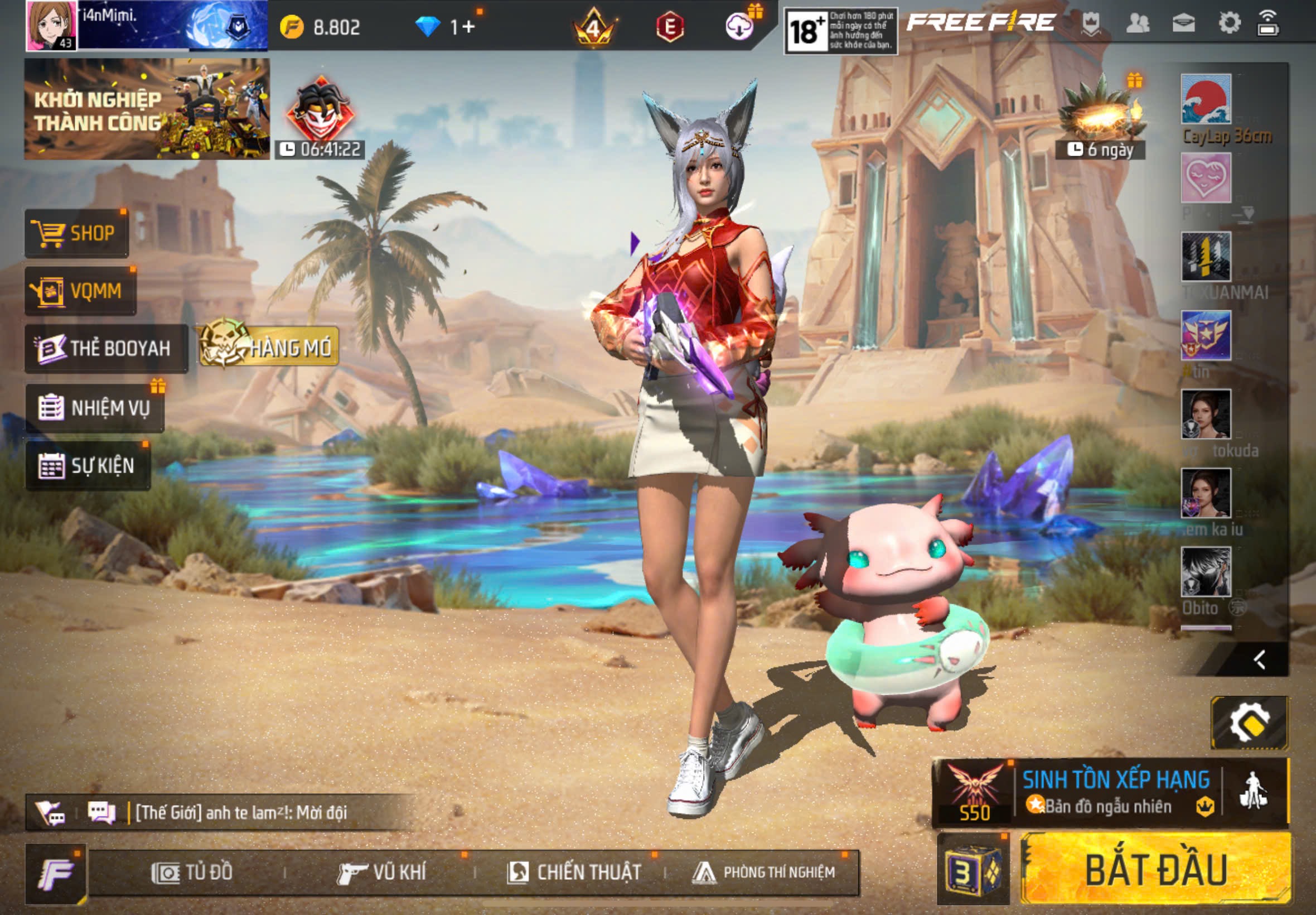Change the SINH TỒN XẾP HẠNG mode
The height and width of the screenshot is (915, 1316).
coord(1114,793)
